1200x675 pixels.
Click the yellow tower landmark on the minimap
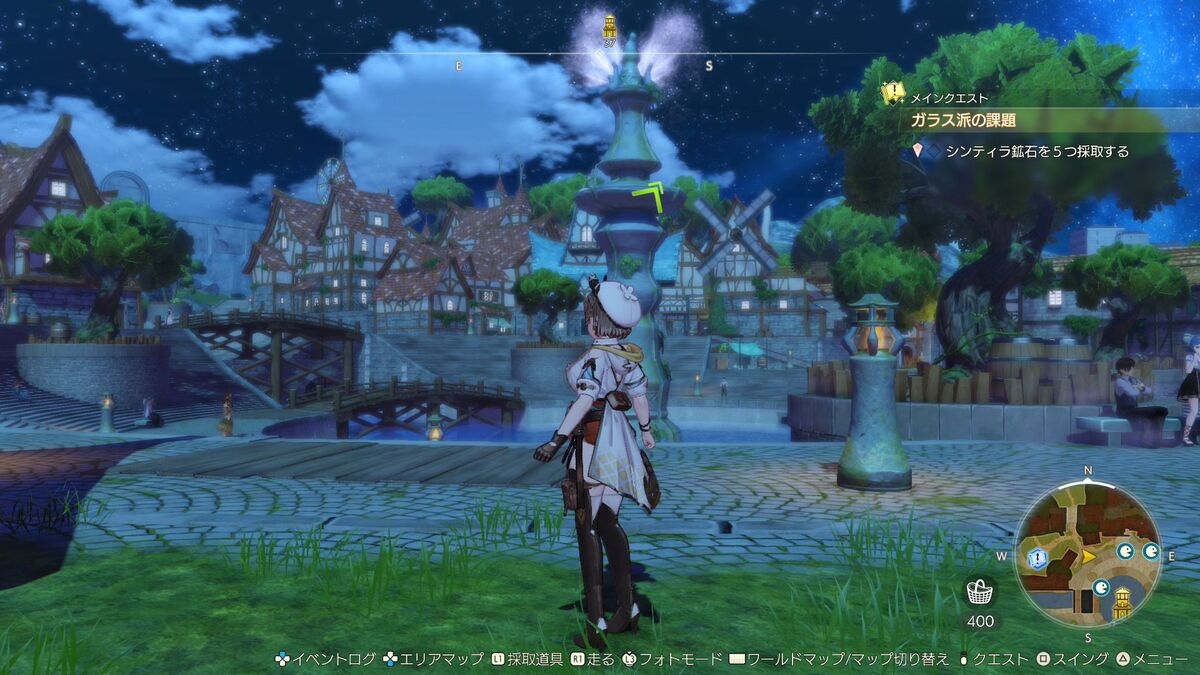click(1122, 602)
